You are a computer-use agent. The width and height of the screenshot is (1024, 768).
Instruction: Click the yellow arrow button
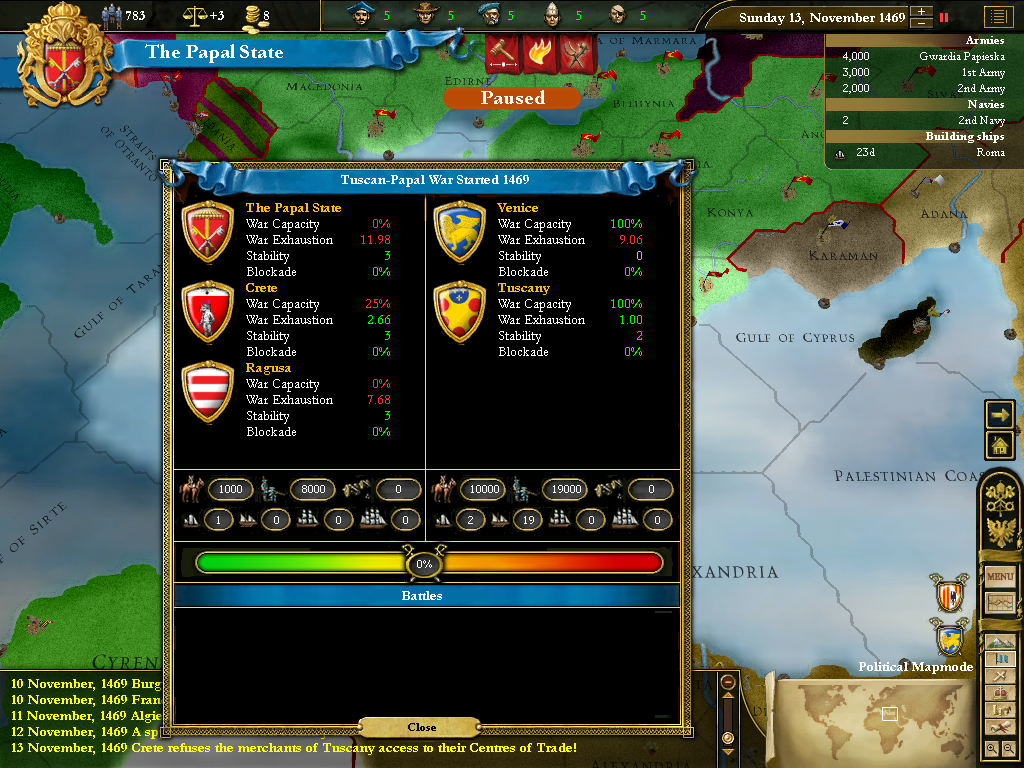[1000, 414]
